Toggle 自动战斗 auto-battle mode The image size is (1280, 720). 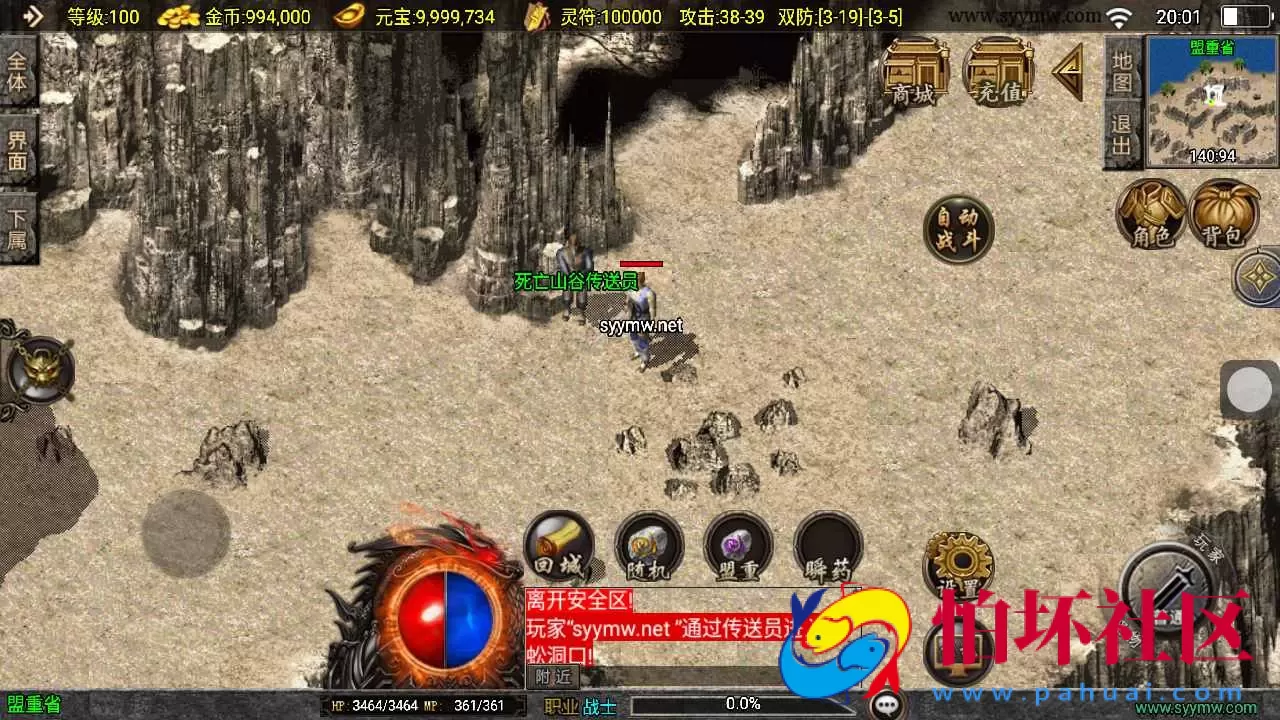click(958, 228)
